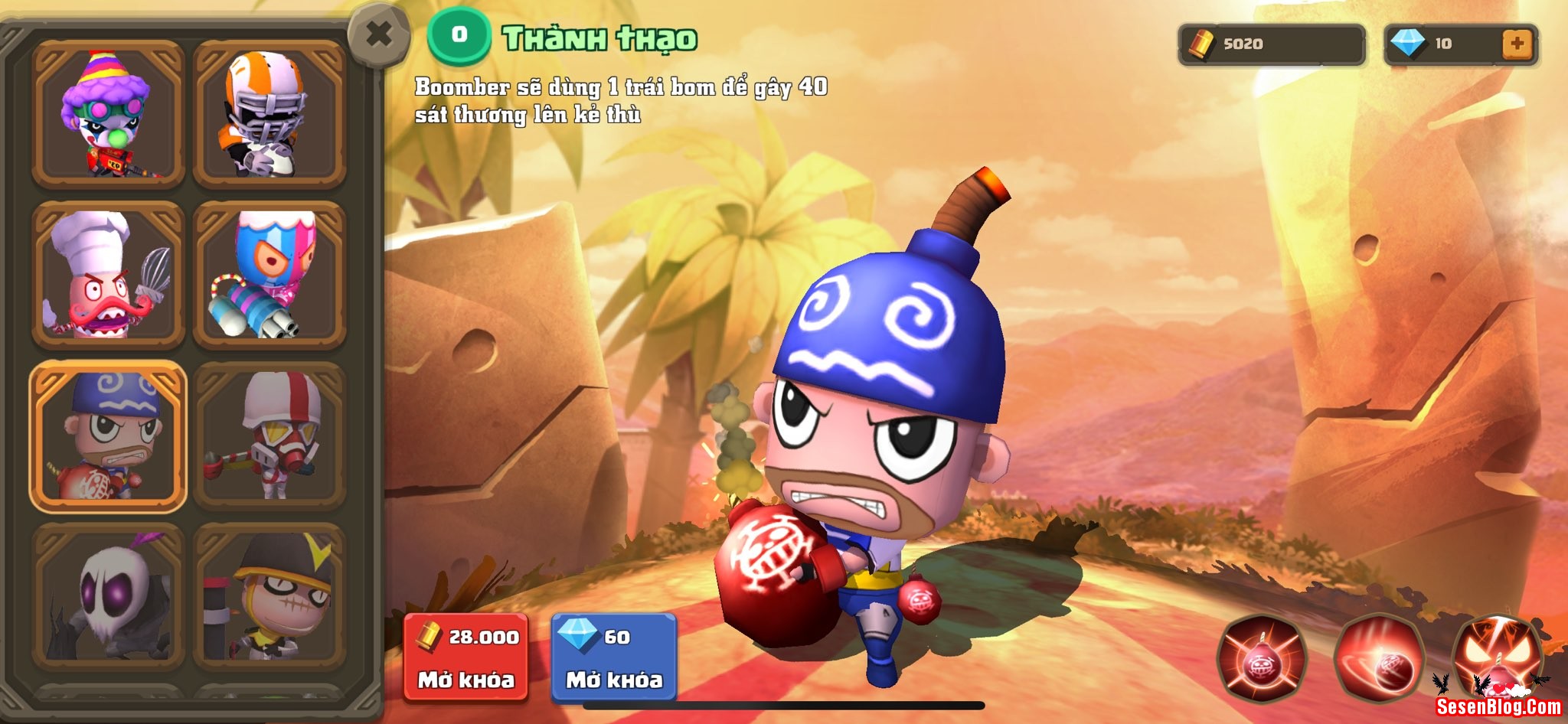Select the chef character with red mustache
Screen dimensions: 1568x724
coord(108,275)
